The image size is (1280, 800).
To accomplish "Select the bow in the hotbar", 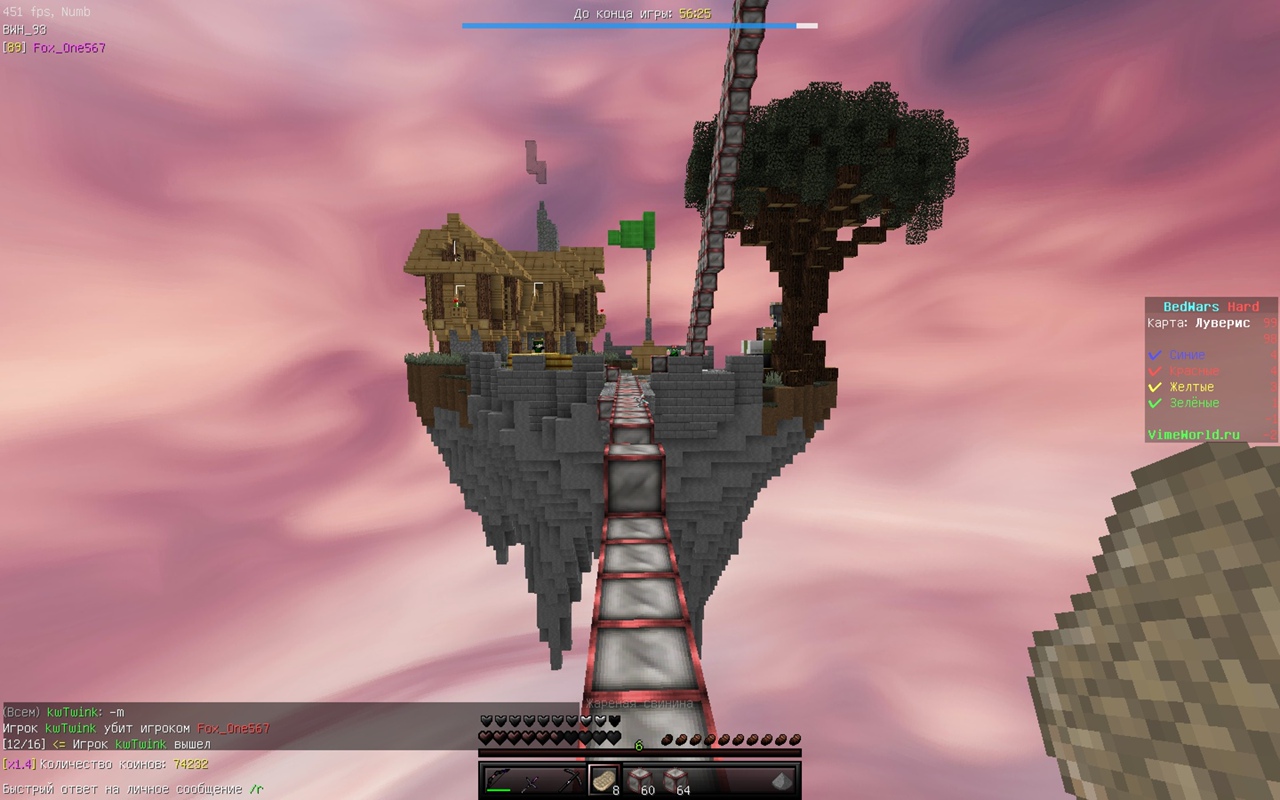I will pyautogui.click(x=499, y=780).
